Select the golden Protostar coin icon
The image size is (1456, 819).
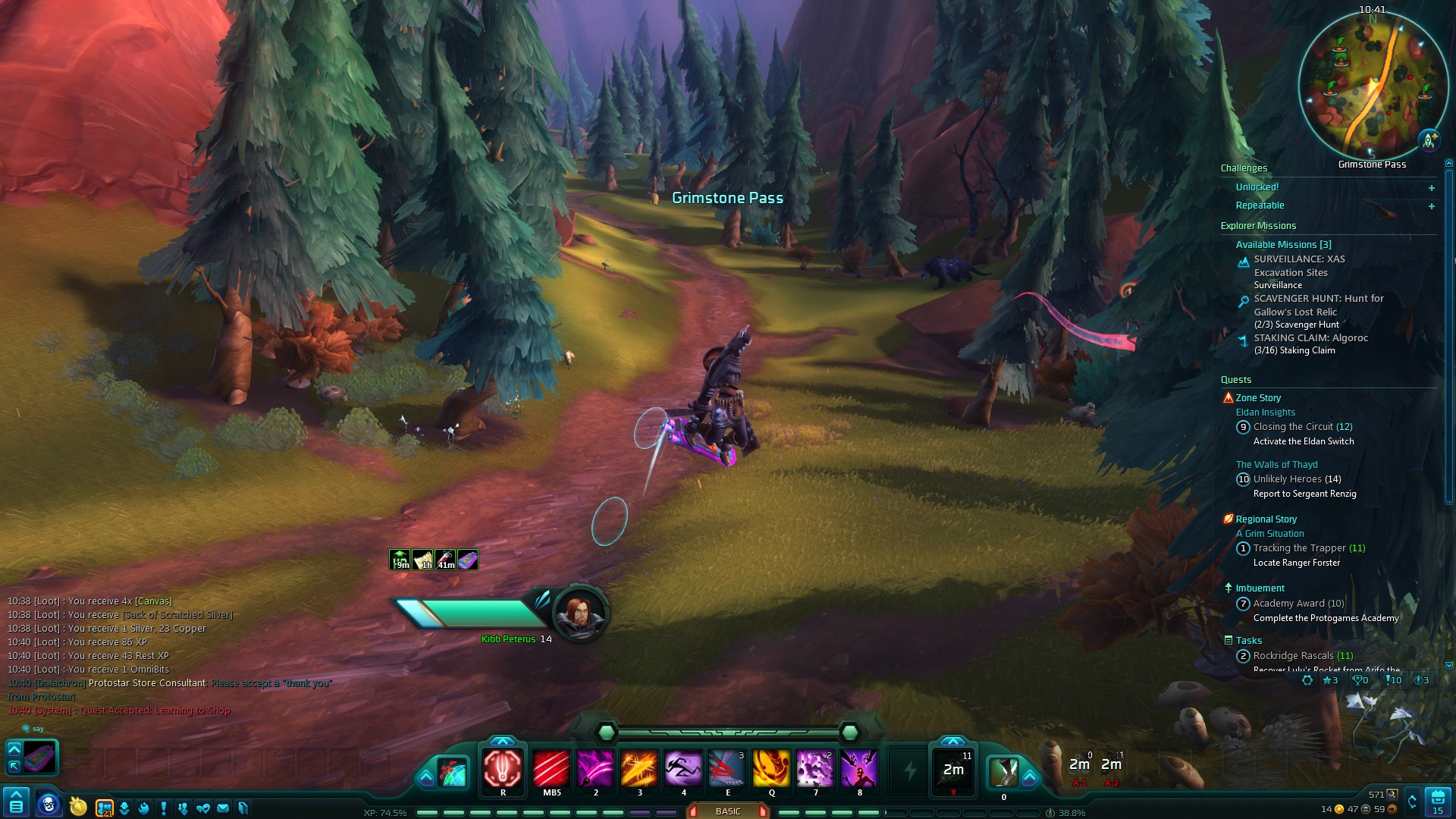point(77,805)
